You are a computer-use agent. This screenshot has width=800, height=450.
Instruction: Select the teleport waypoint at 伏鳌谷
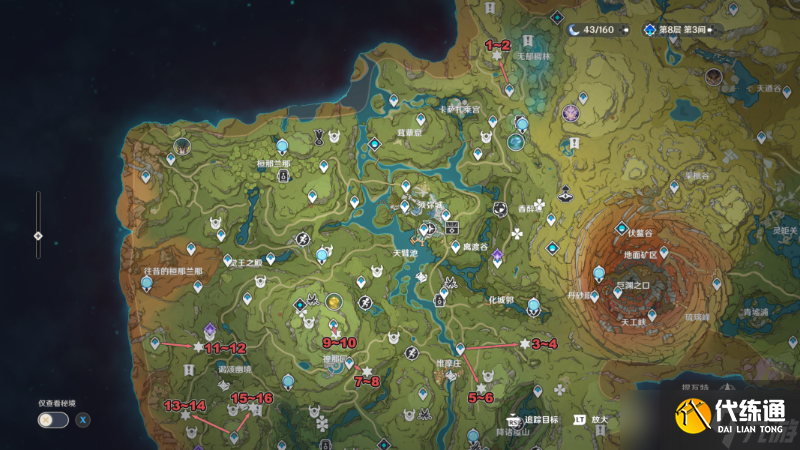(x=621, y=228)
